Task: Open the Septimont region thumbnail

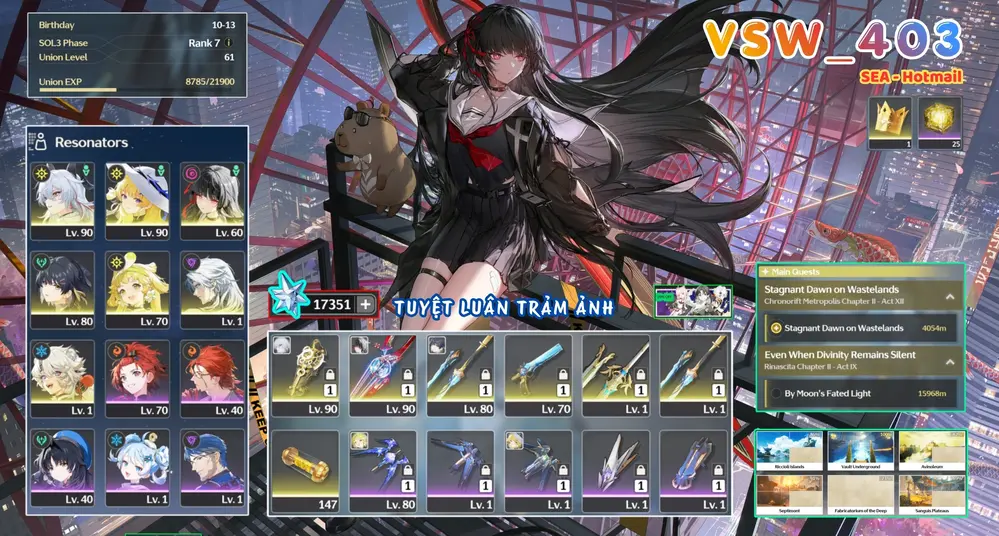Action: click(789, 493)
